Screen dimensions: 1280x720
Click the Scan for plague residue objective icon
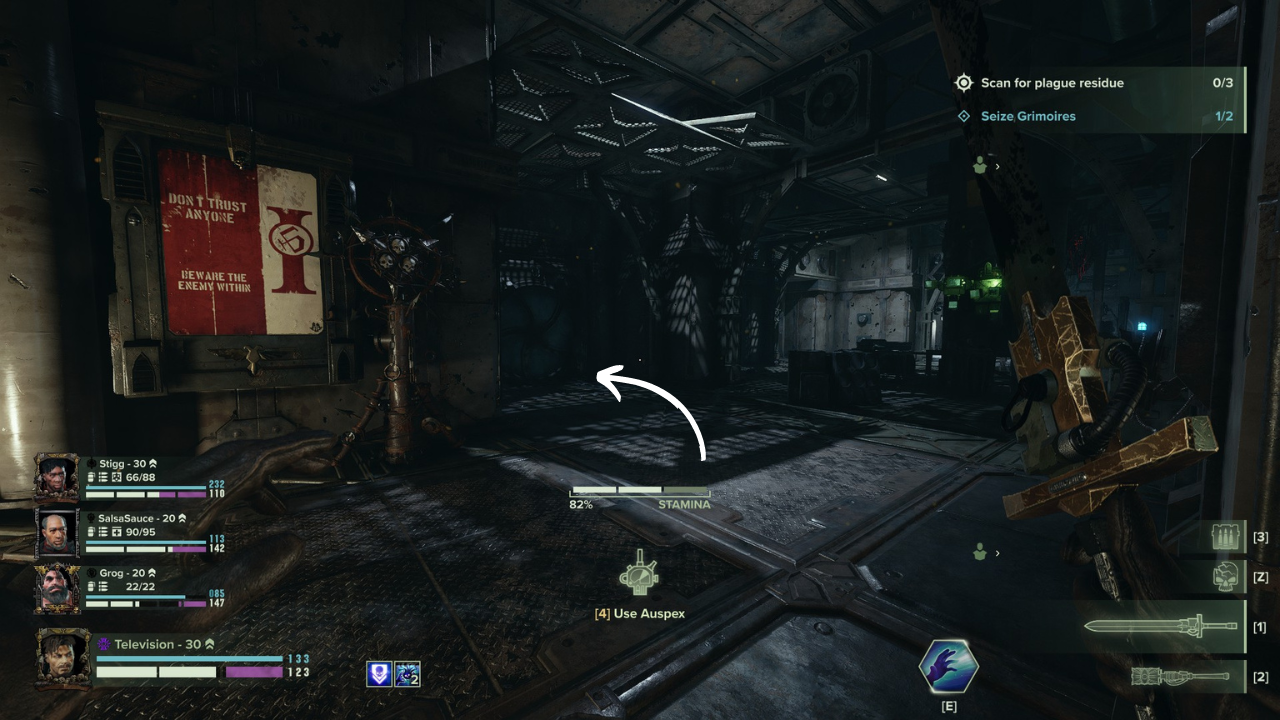pyautogui.click(x=964, y=83)
